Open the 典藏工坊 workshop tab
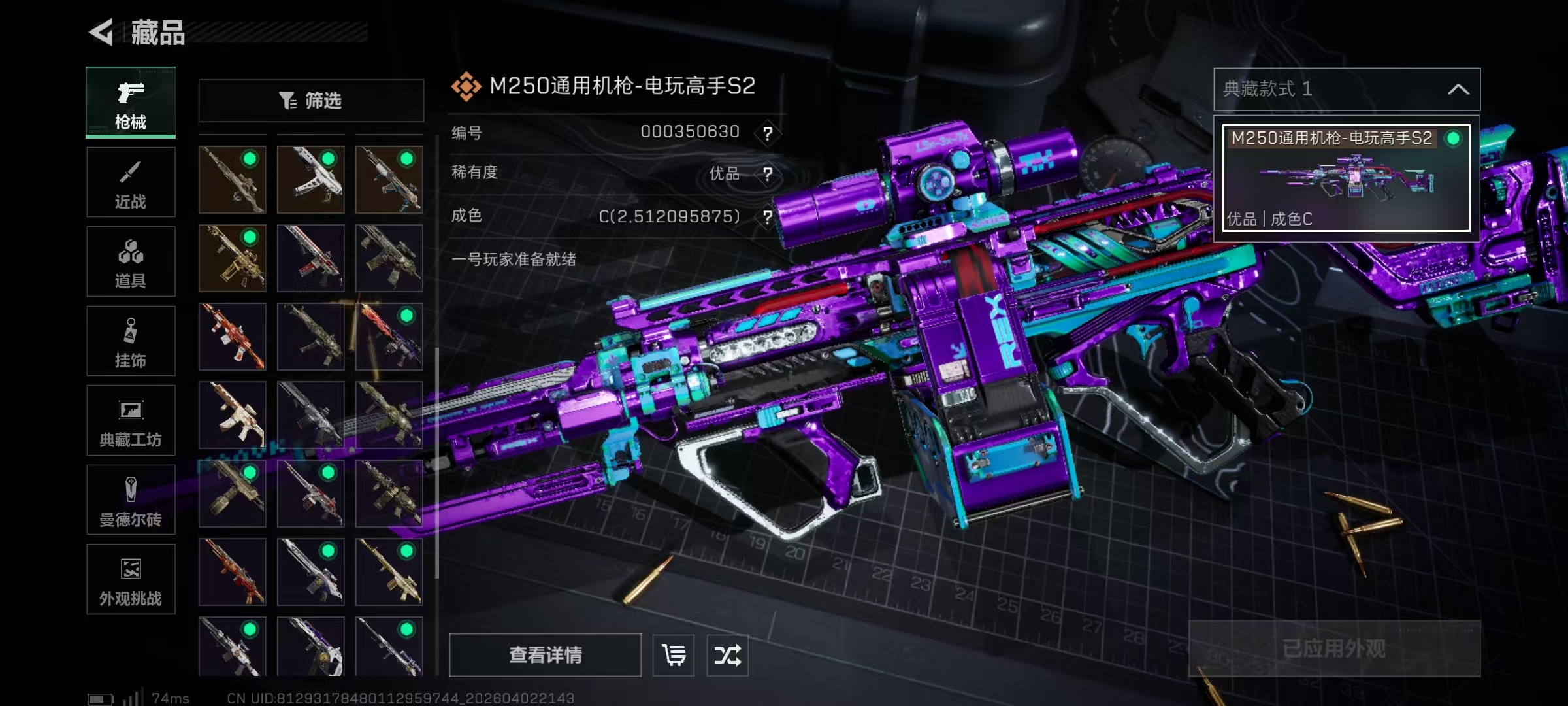The image size is (1568, 706). 131,420
